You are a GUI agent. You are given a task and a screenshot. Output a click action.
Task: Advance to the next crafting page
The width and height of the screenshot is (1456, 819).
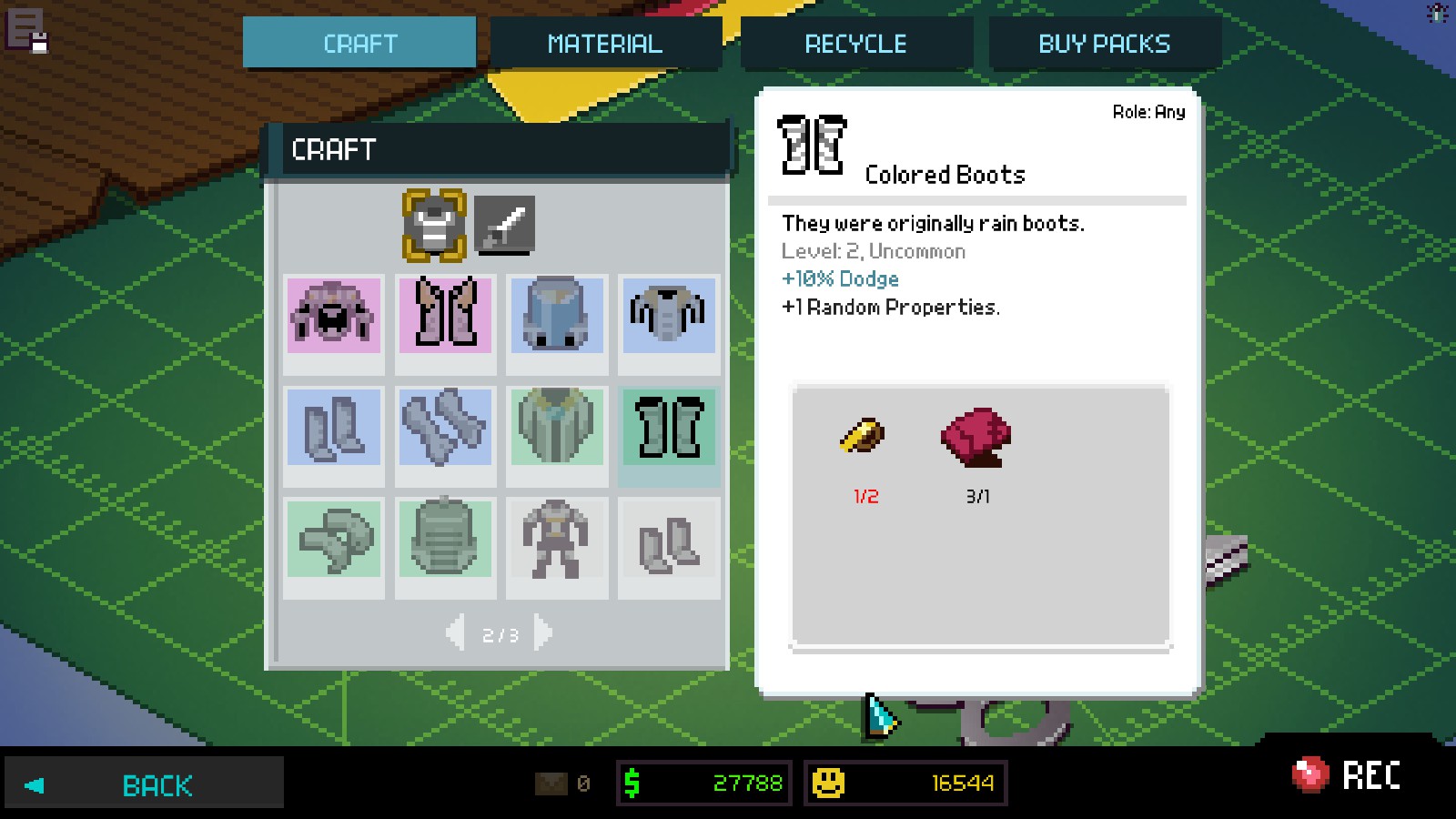[x=543, y=632]
